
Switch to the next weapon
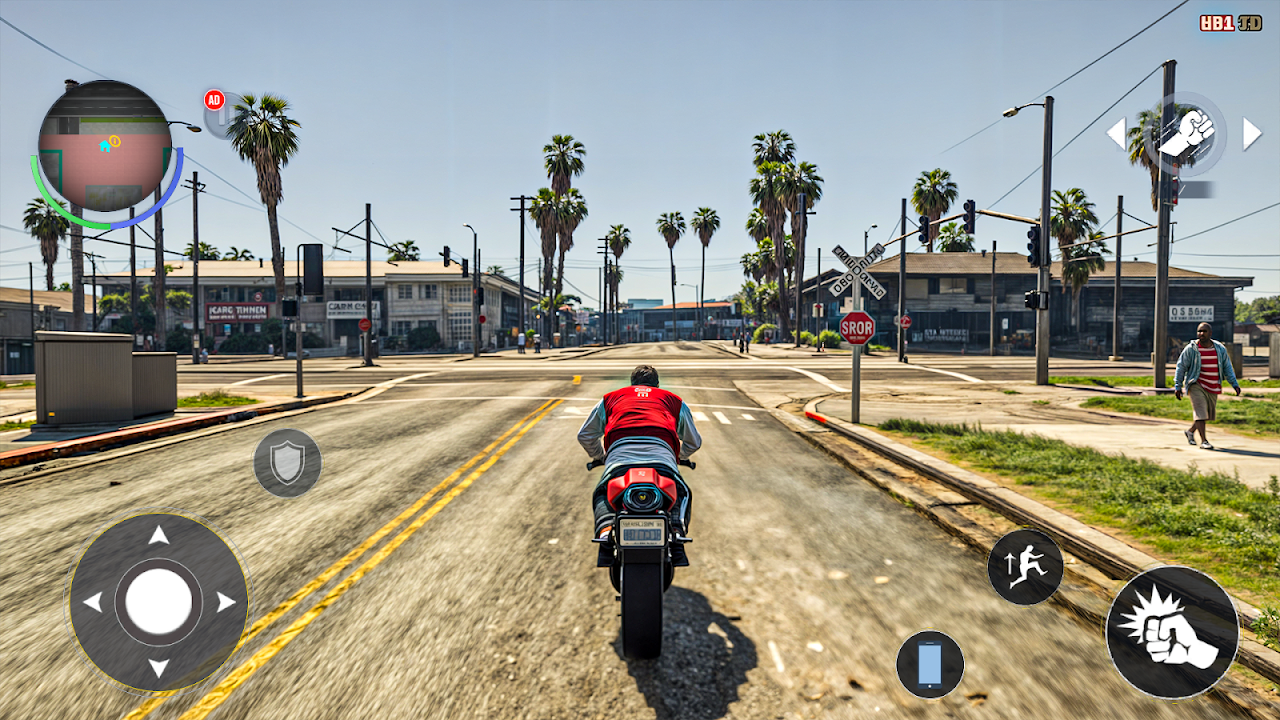point(1251,133)
